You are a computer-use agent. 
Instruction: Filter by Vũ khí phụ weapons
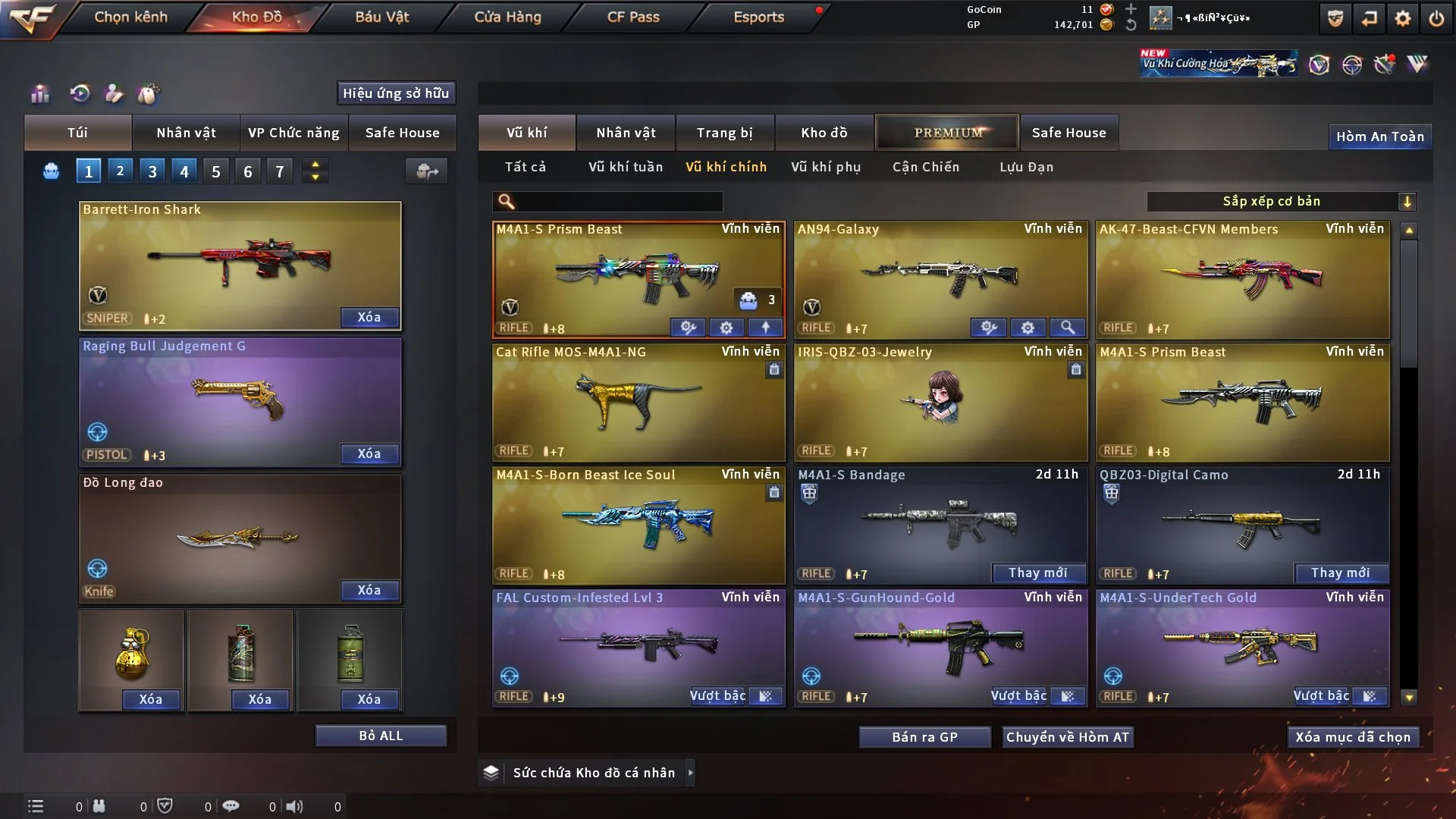(826, 167)
